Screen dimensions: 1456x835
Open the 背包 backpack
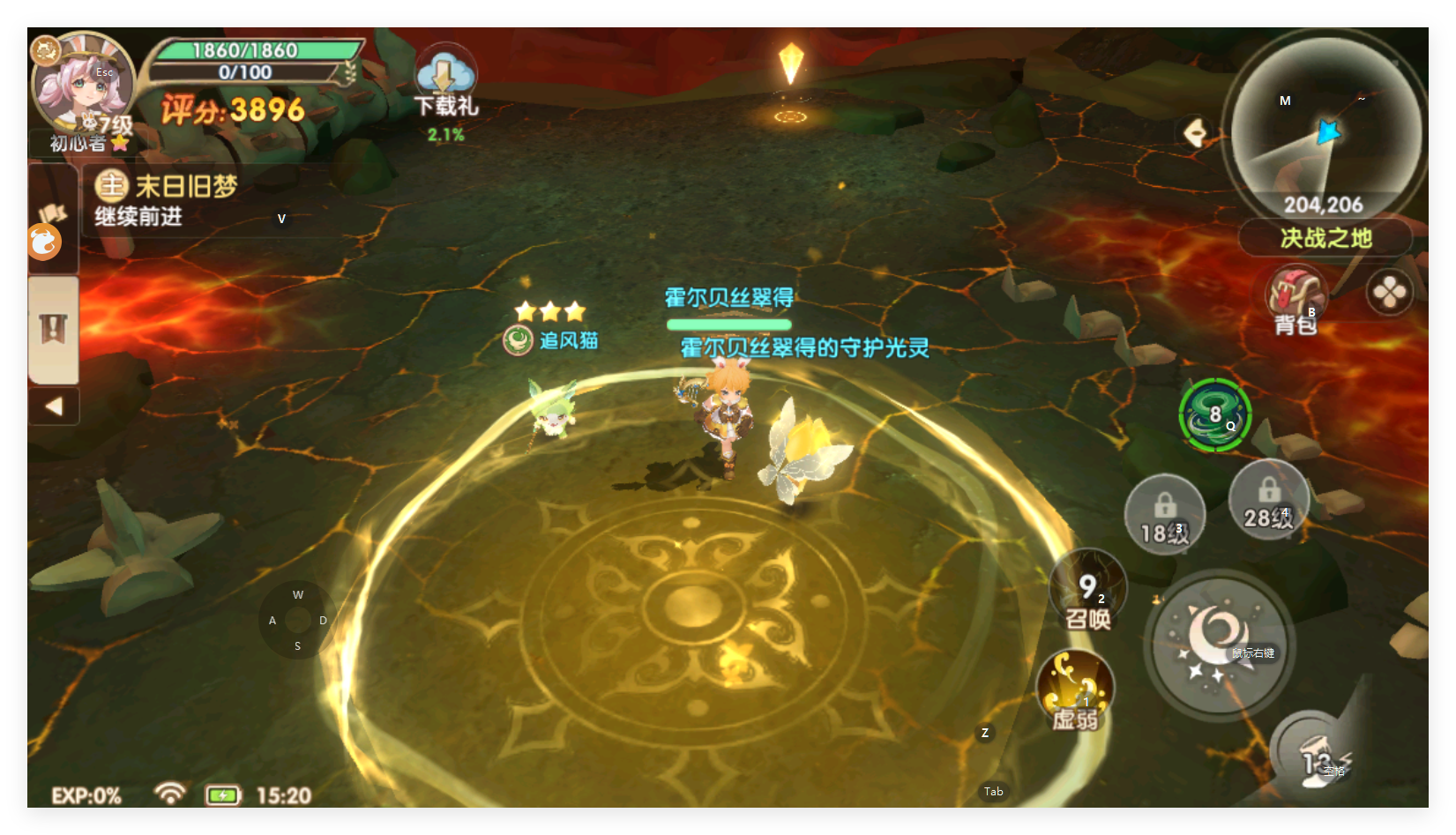(x=1295, y=302)
